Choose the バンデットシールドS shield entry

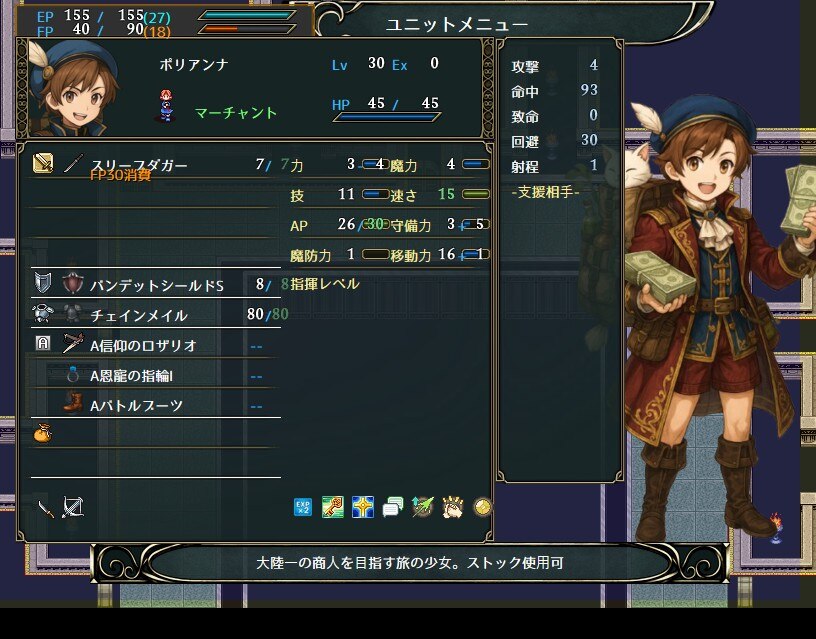click(x=158, y=285)
